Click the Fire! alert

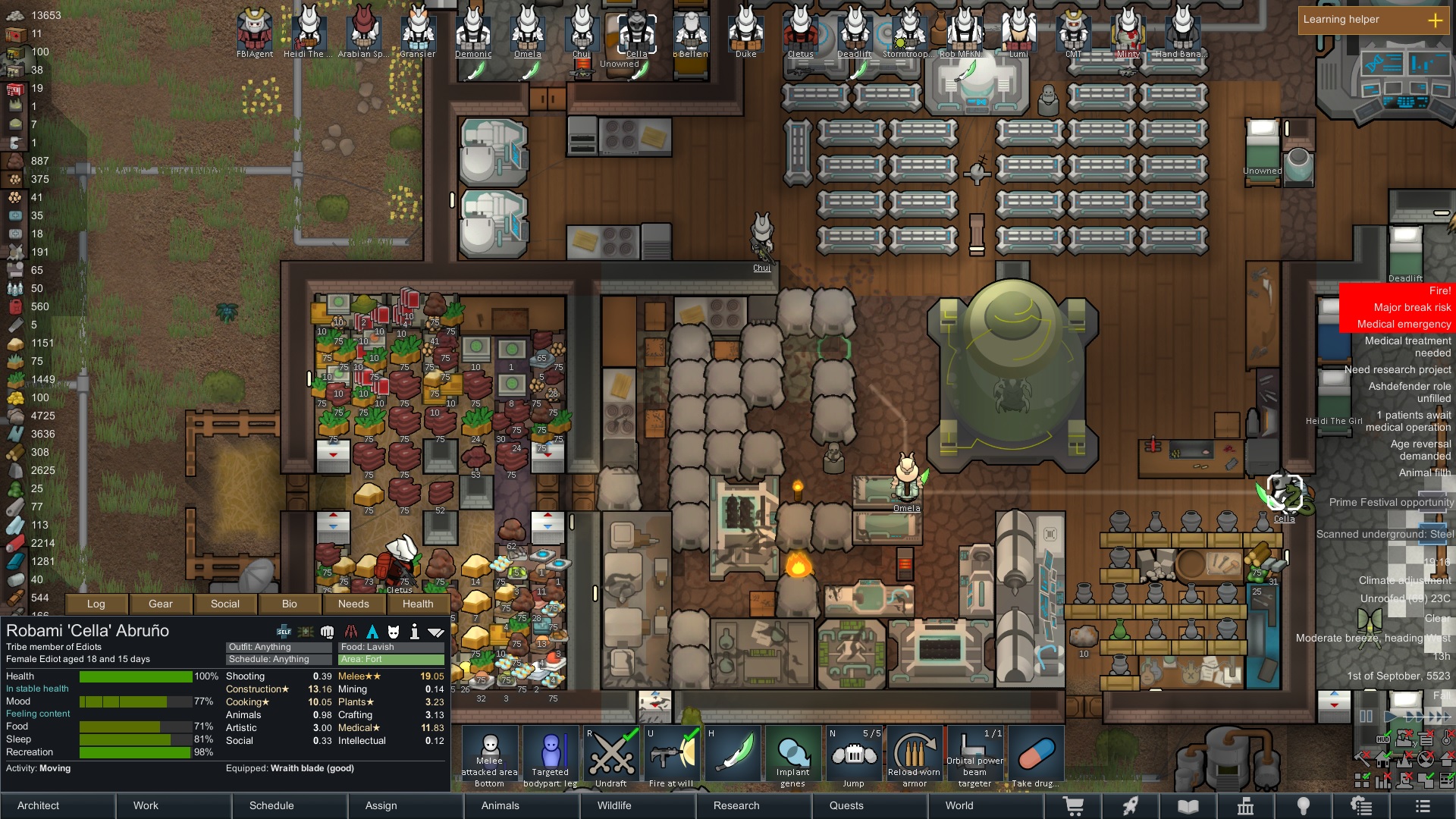tap(1438, 290)
